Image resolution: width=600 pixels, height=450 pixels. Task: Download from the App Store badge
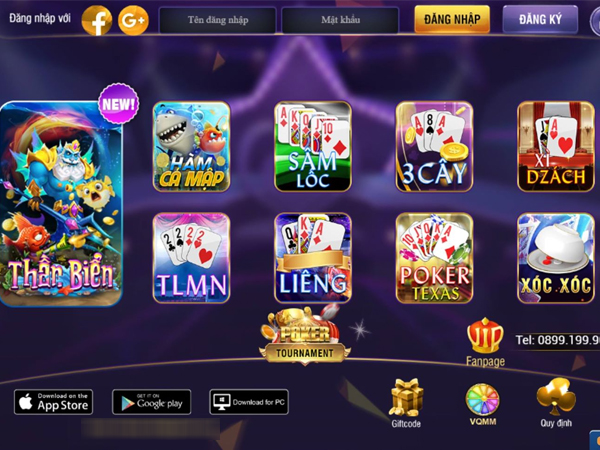point(53,402)
